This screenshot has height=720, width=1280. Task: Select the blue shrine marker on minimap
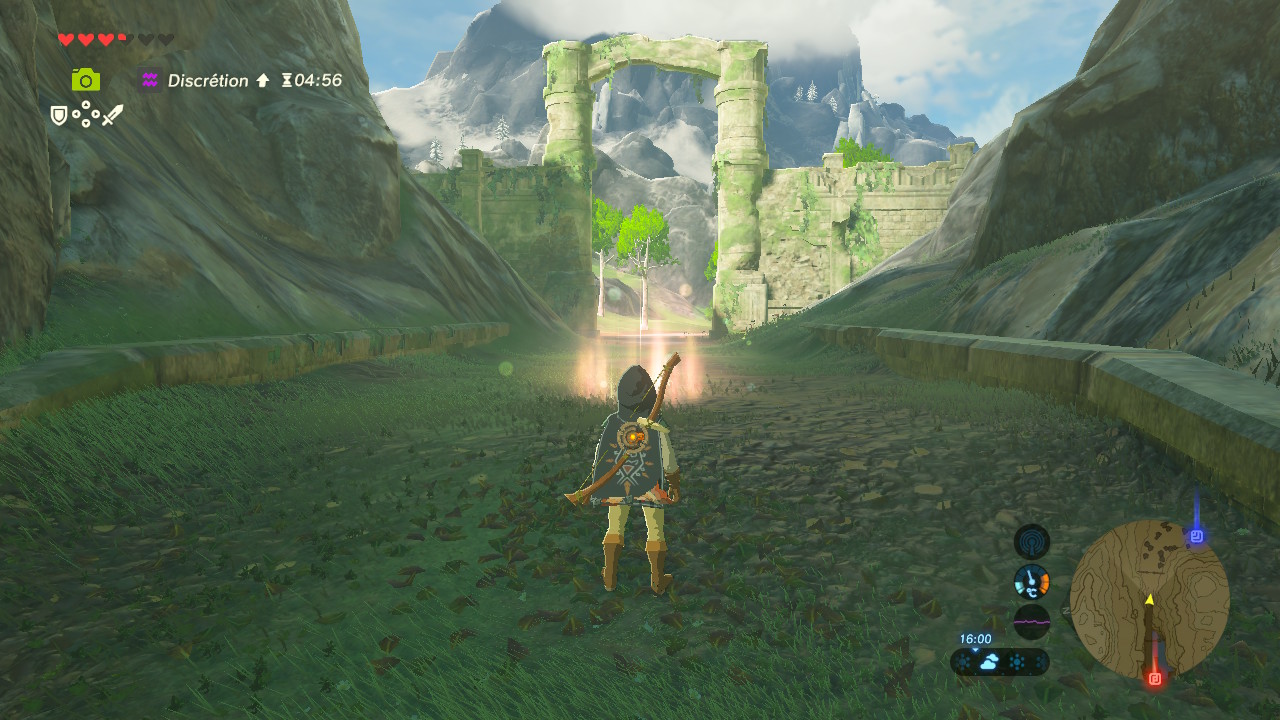pos(1196,537)
